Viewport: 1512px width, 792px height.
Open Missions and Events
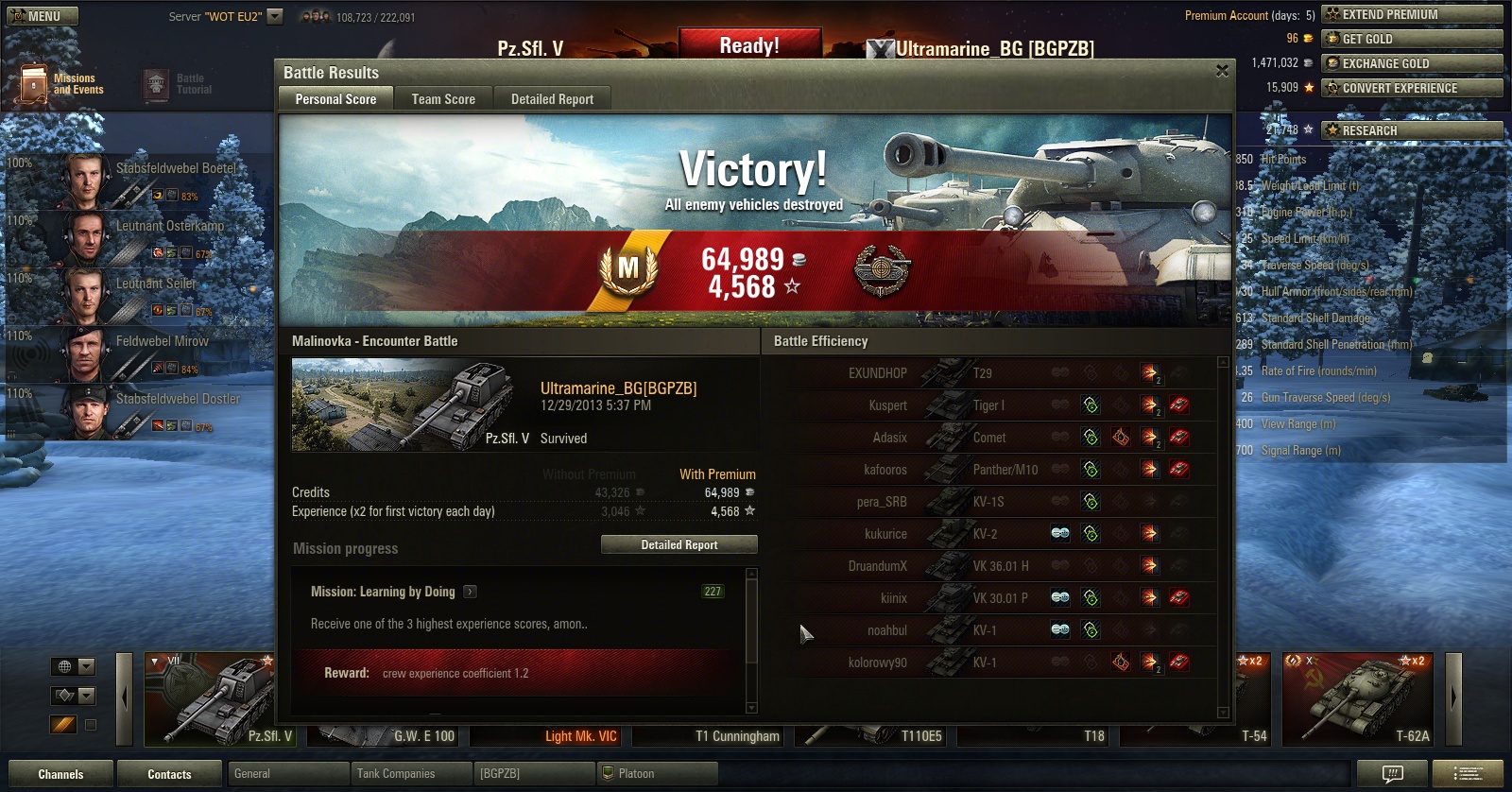tap(61, 84)
